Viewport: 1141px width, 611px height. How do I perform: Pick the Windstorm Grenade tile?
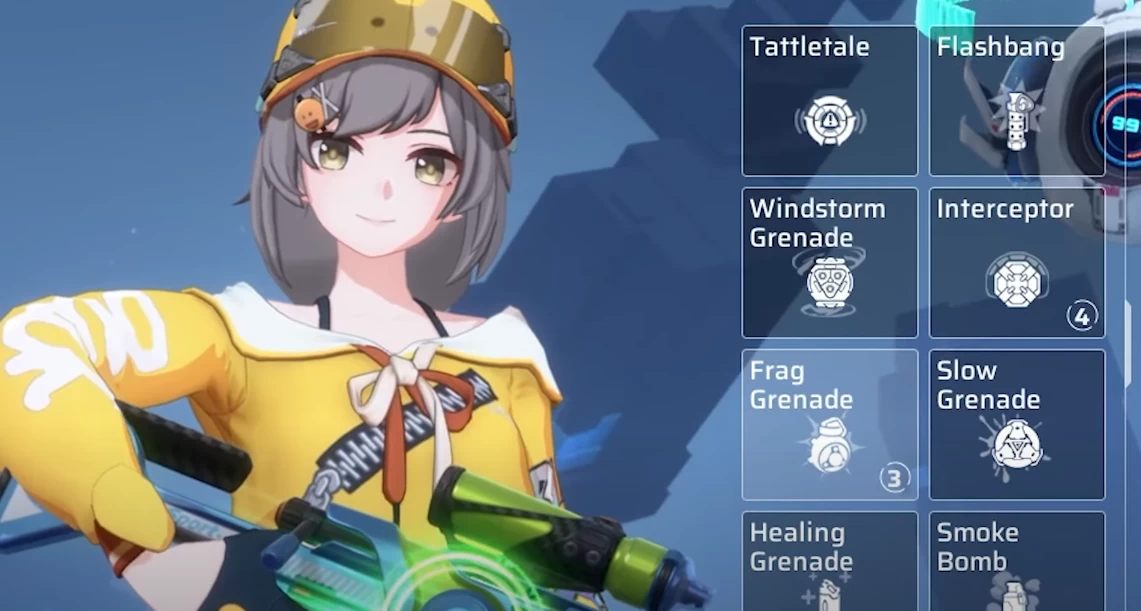pos(829,263)
